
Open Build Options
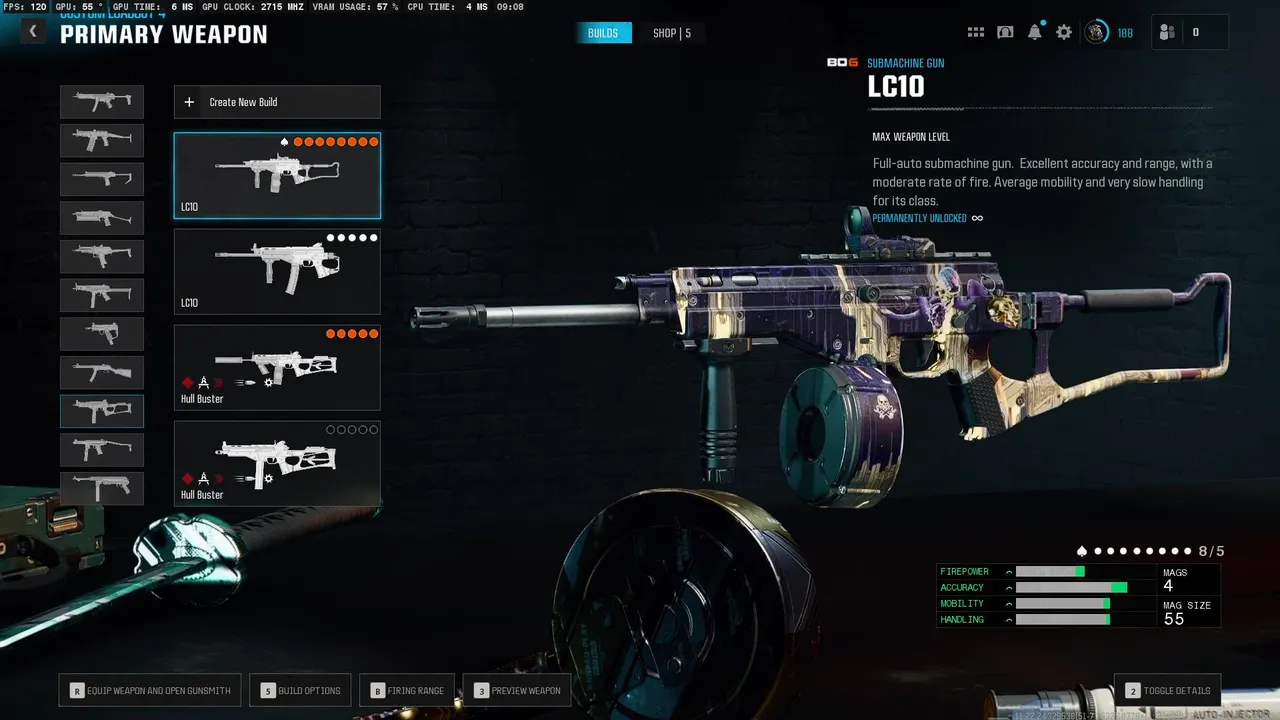point(300,690)
